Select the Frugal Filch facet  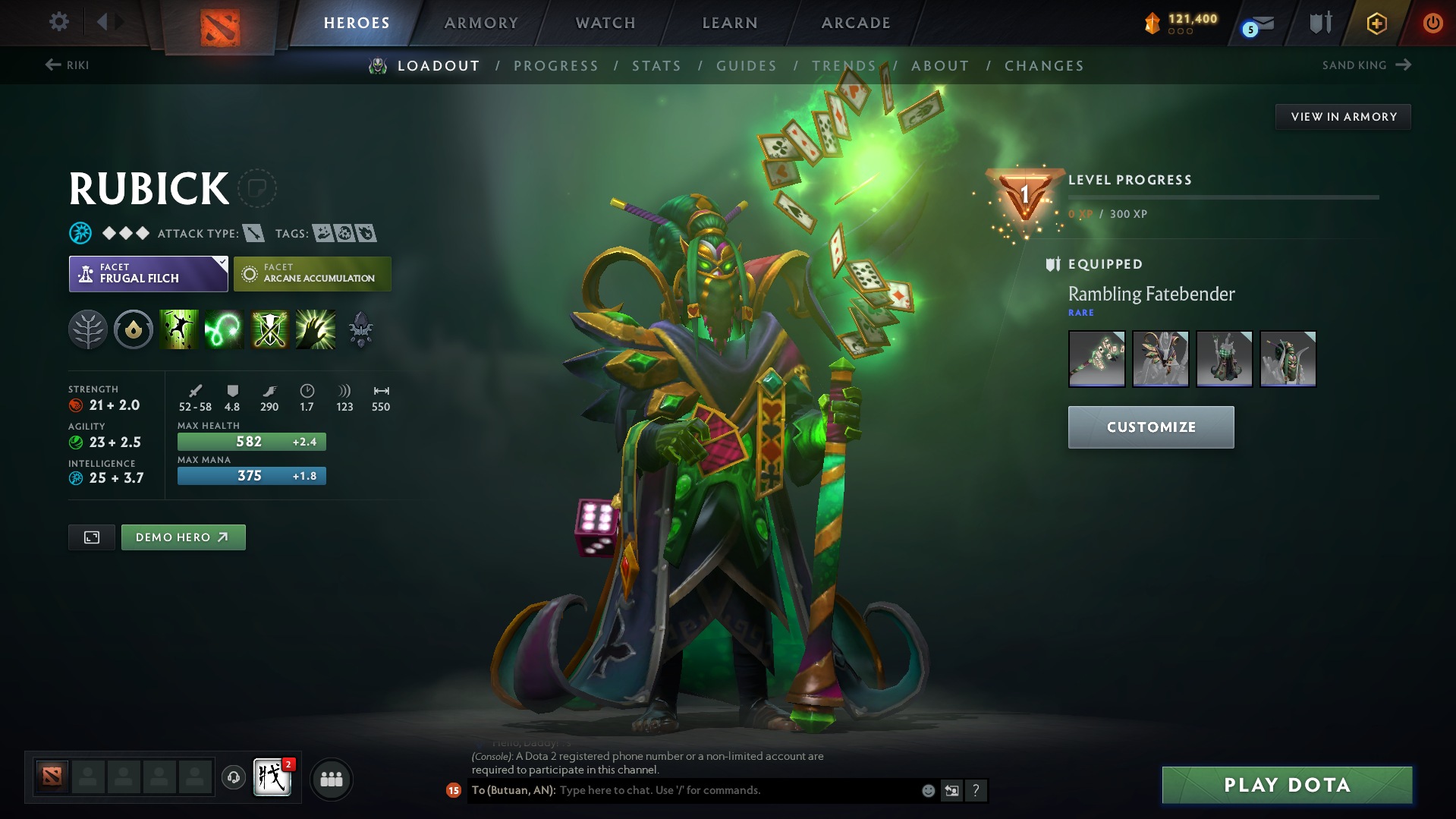coord(148,273)
